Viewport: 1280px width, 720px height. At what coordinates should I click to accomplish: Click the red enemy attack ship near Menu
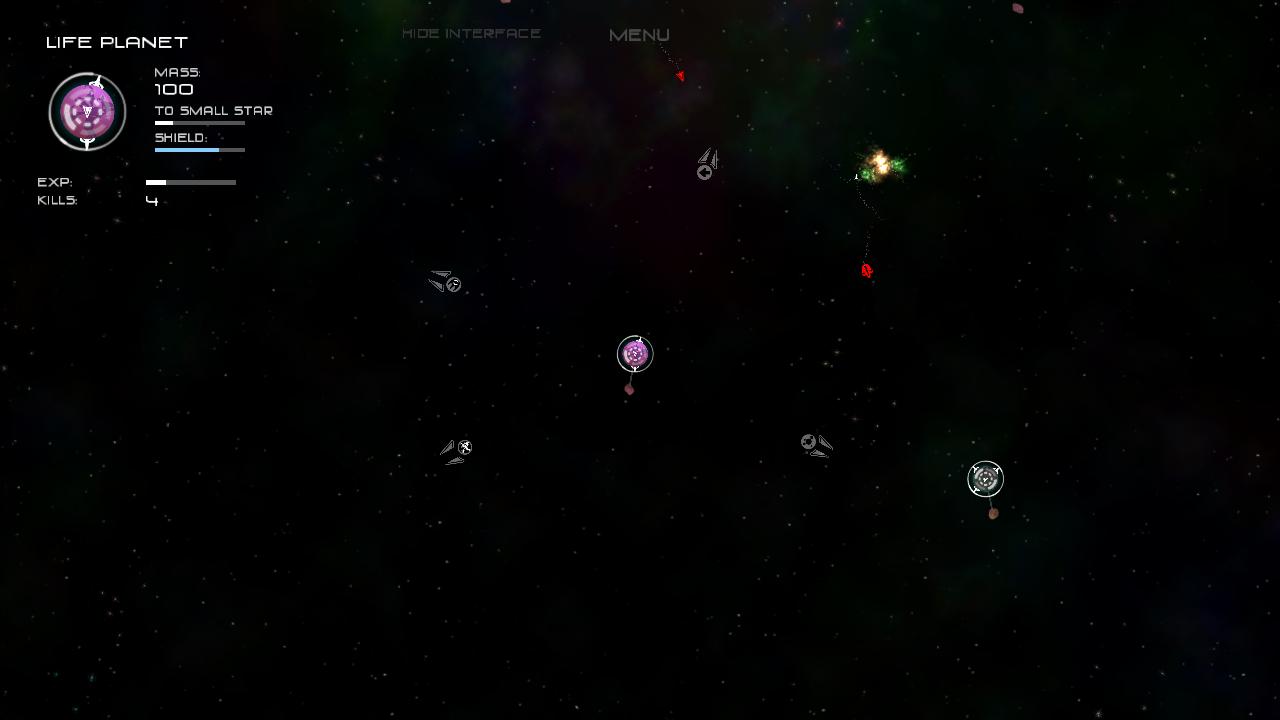681,75
